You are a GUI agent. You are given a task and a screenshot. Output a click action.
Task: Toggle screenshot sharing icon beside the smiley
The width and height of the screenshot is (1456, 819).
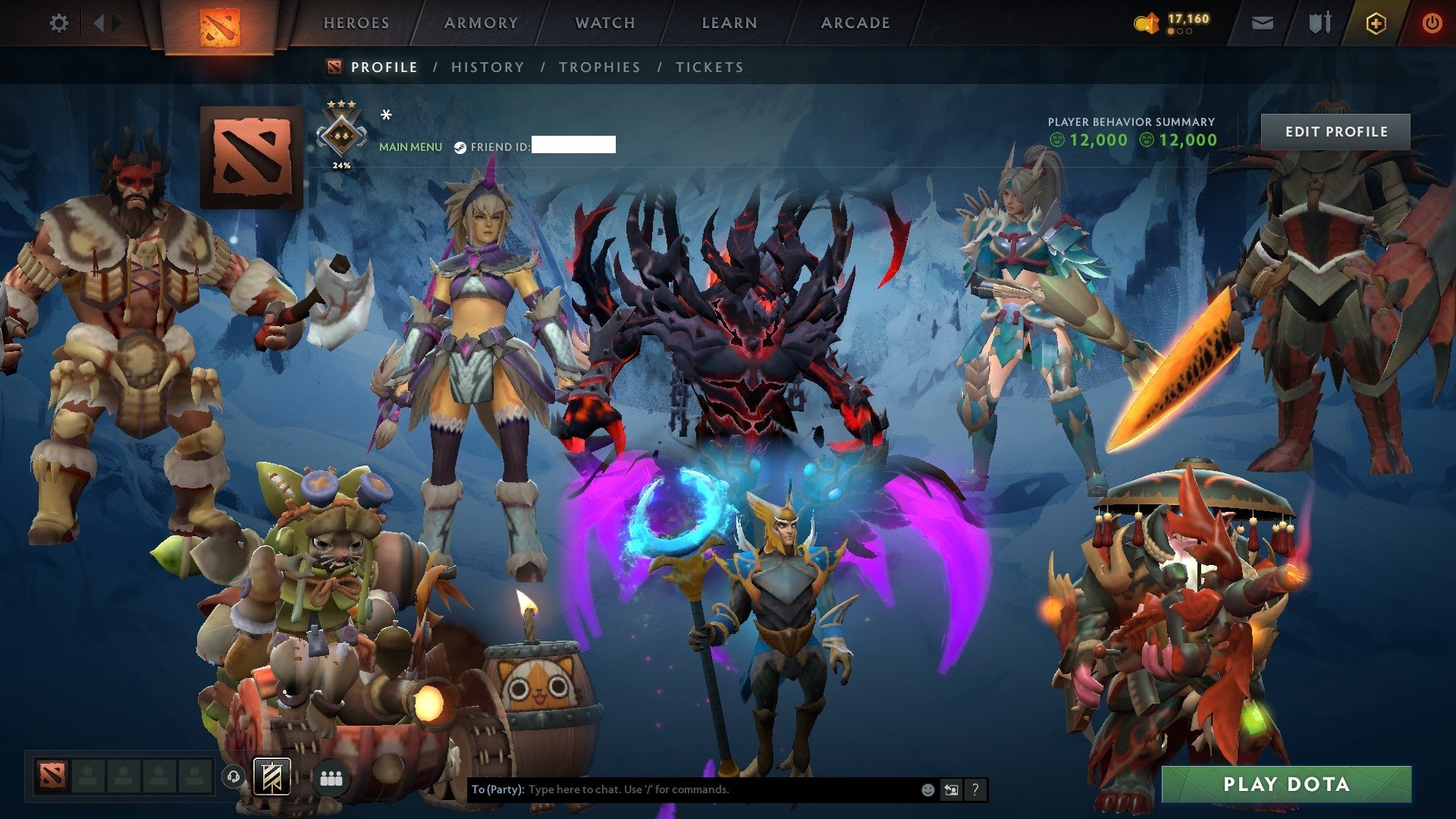point(951,789)
